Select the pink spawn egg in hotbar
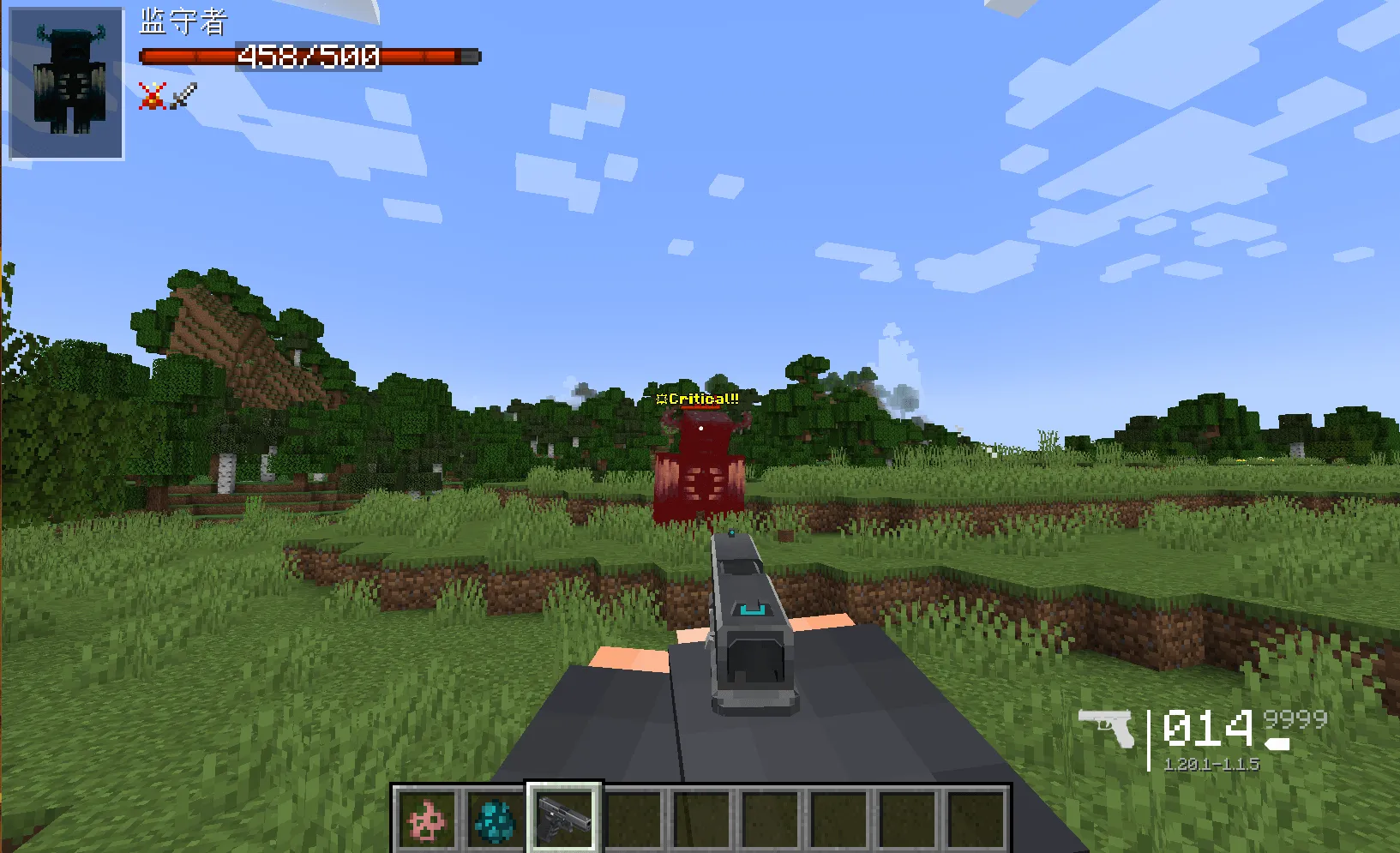This screenshot has width=1400, height=853. pyautogui.click(x=428, y=818)
